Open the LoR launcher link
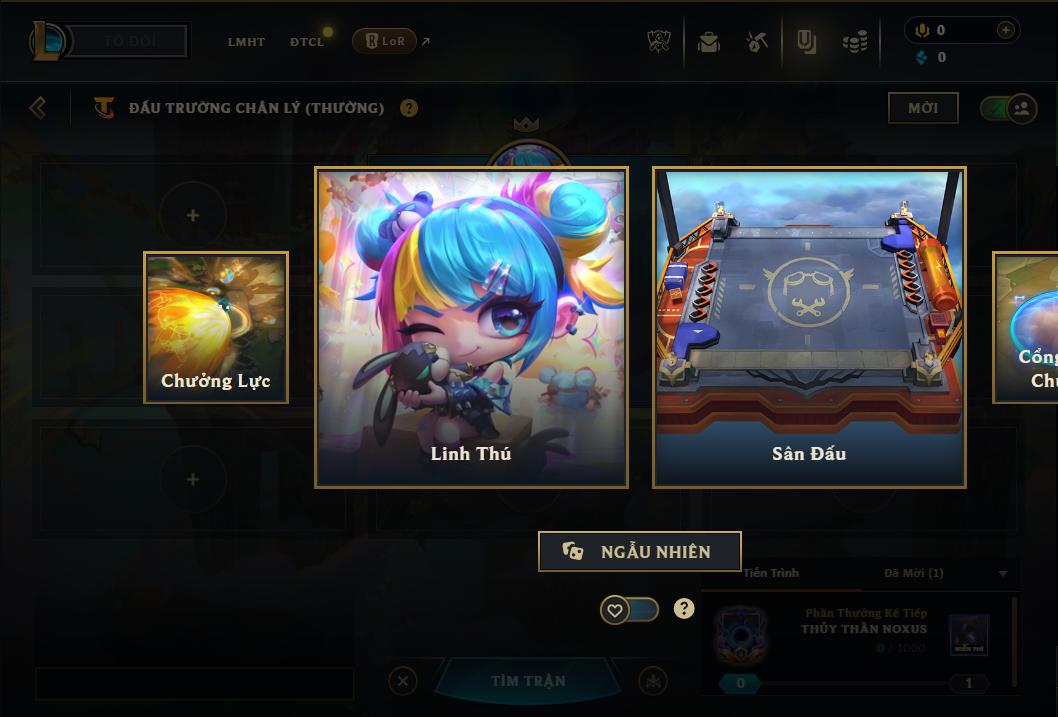Viewport: 1058px width, 717px height. click(385, 41)
